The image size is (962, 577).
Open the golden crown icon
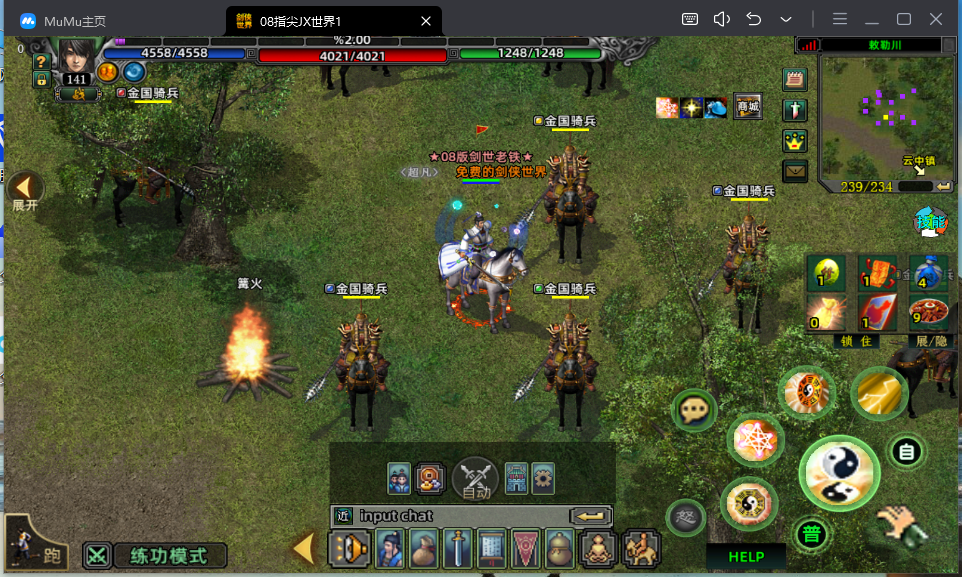point(795,141)
